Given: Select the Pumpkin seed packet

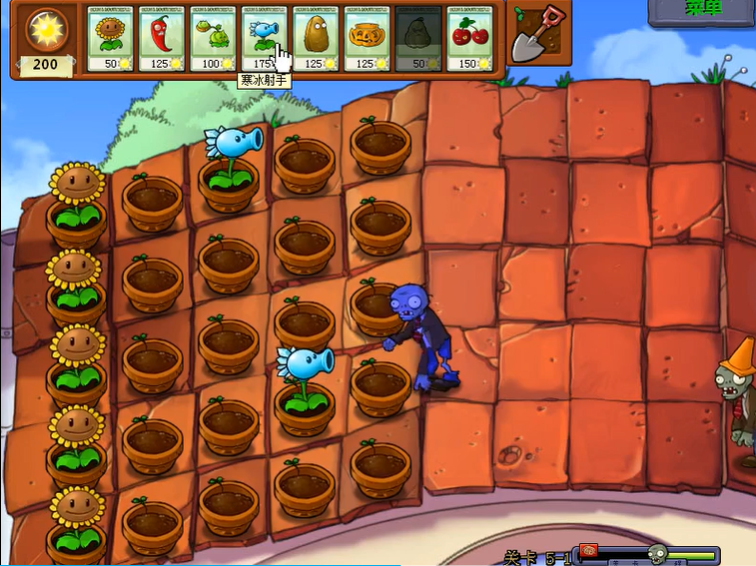Looking at the screenshot, I should tap(367, 39).
